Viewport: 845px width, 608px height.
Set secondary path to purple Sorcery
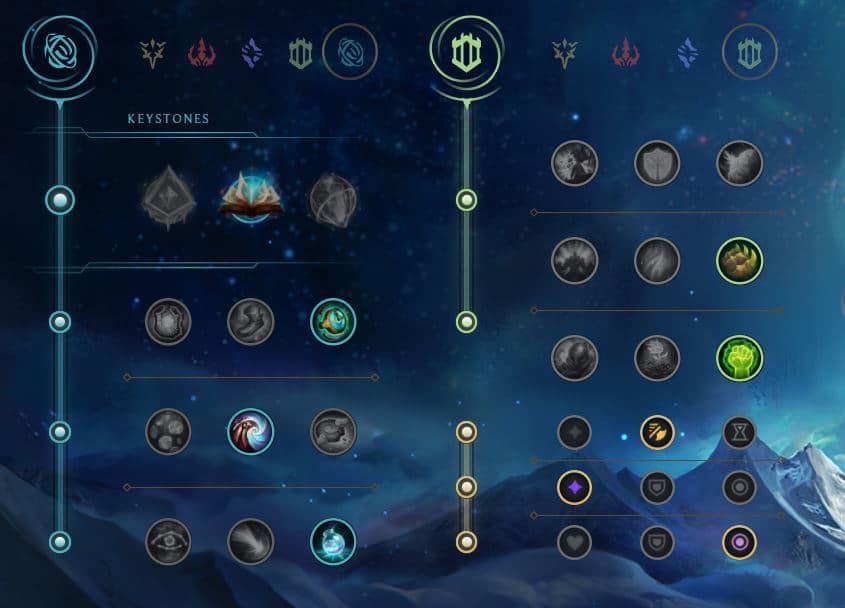[x=687, y=52]
